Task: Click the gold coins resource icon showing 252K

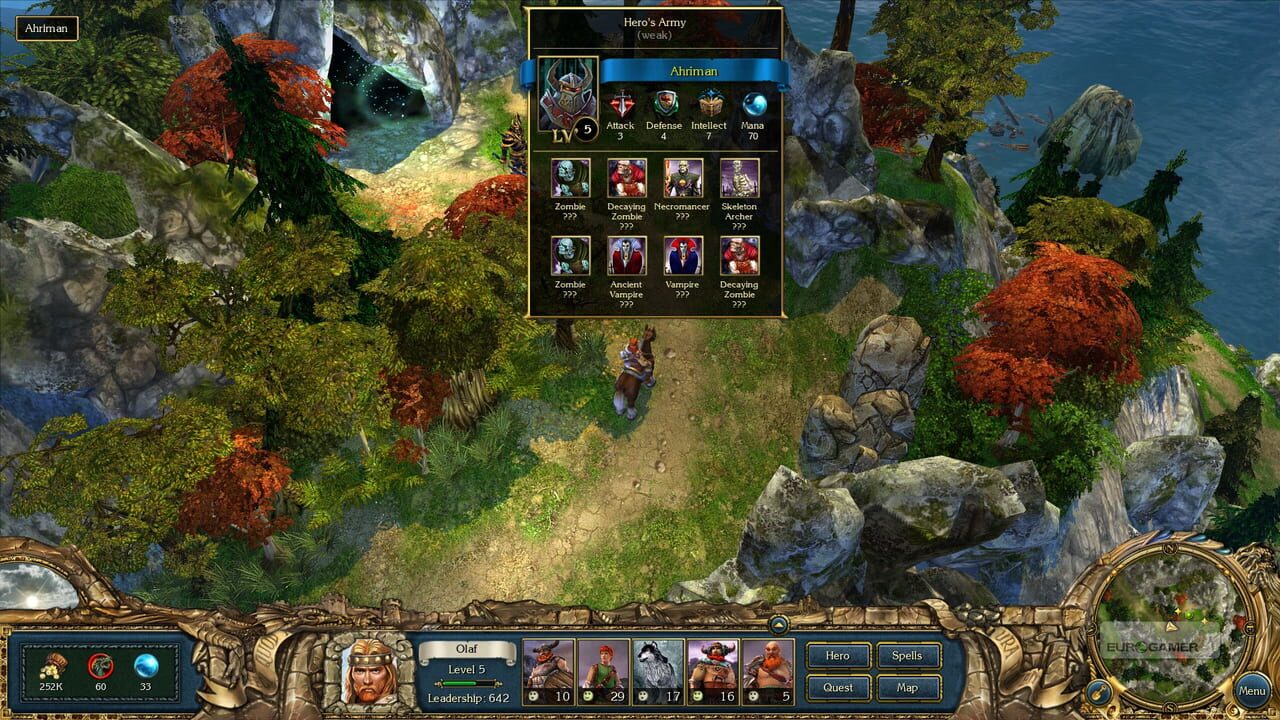Action: tap(53, 665)
